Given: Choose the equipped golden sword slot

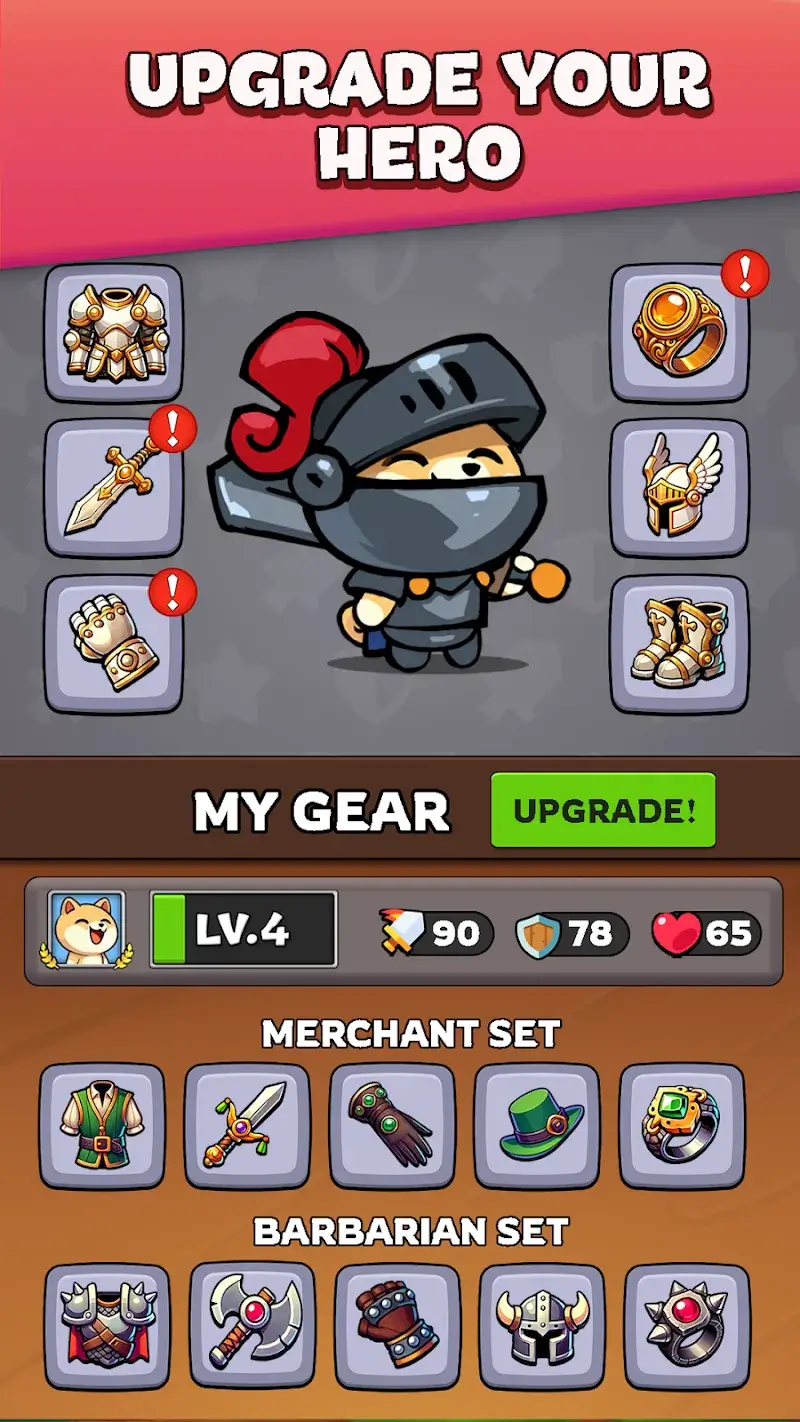Looking at the screenshot, I should pyautogui.click(x=114, y=488).
